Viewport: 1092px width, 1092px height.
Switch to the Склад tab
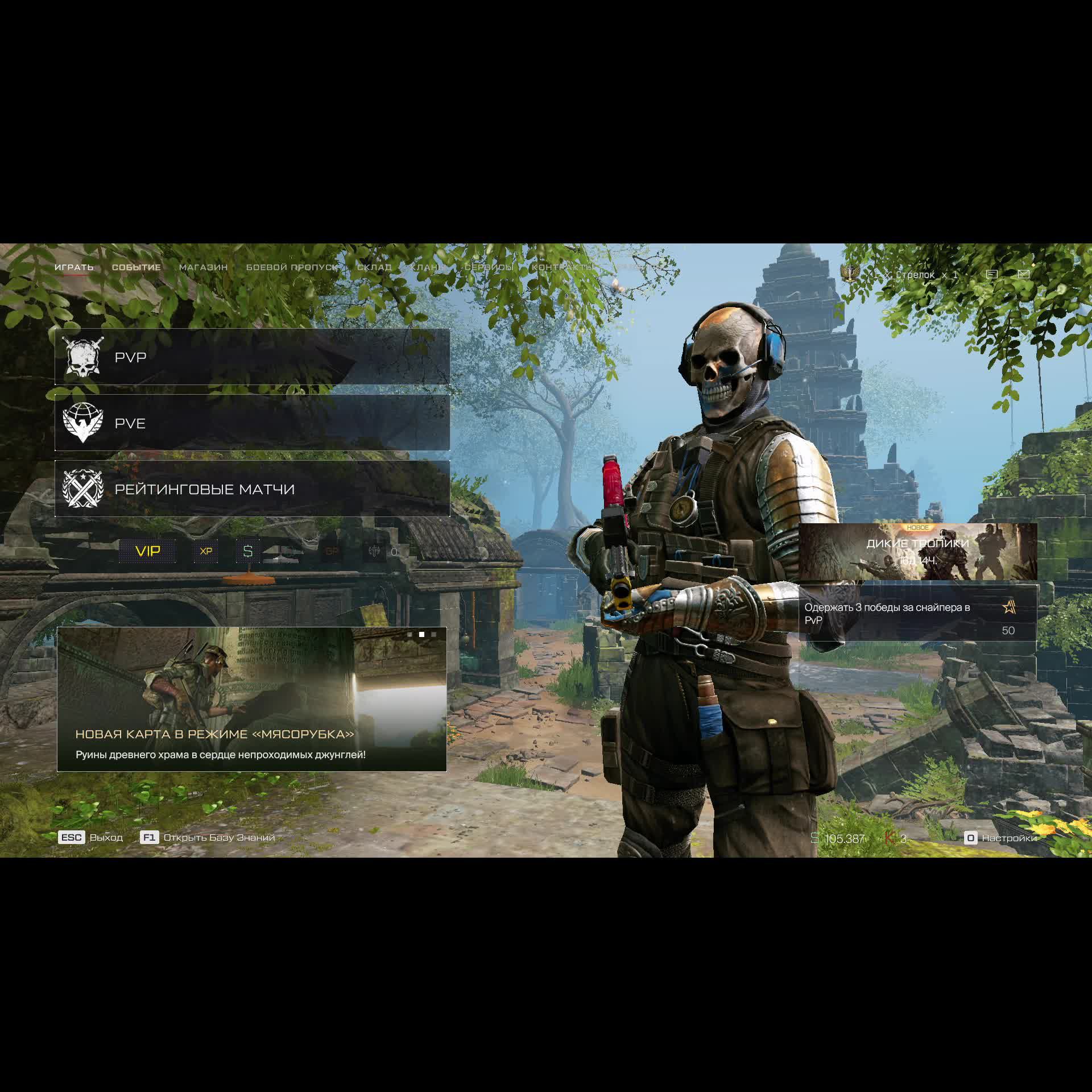coord(374,267)
